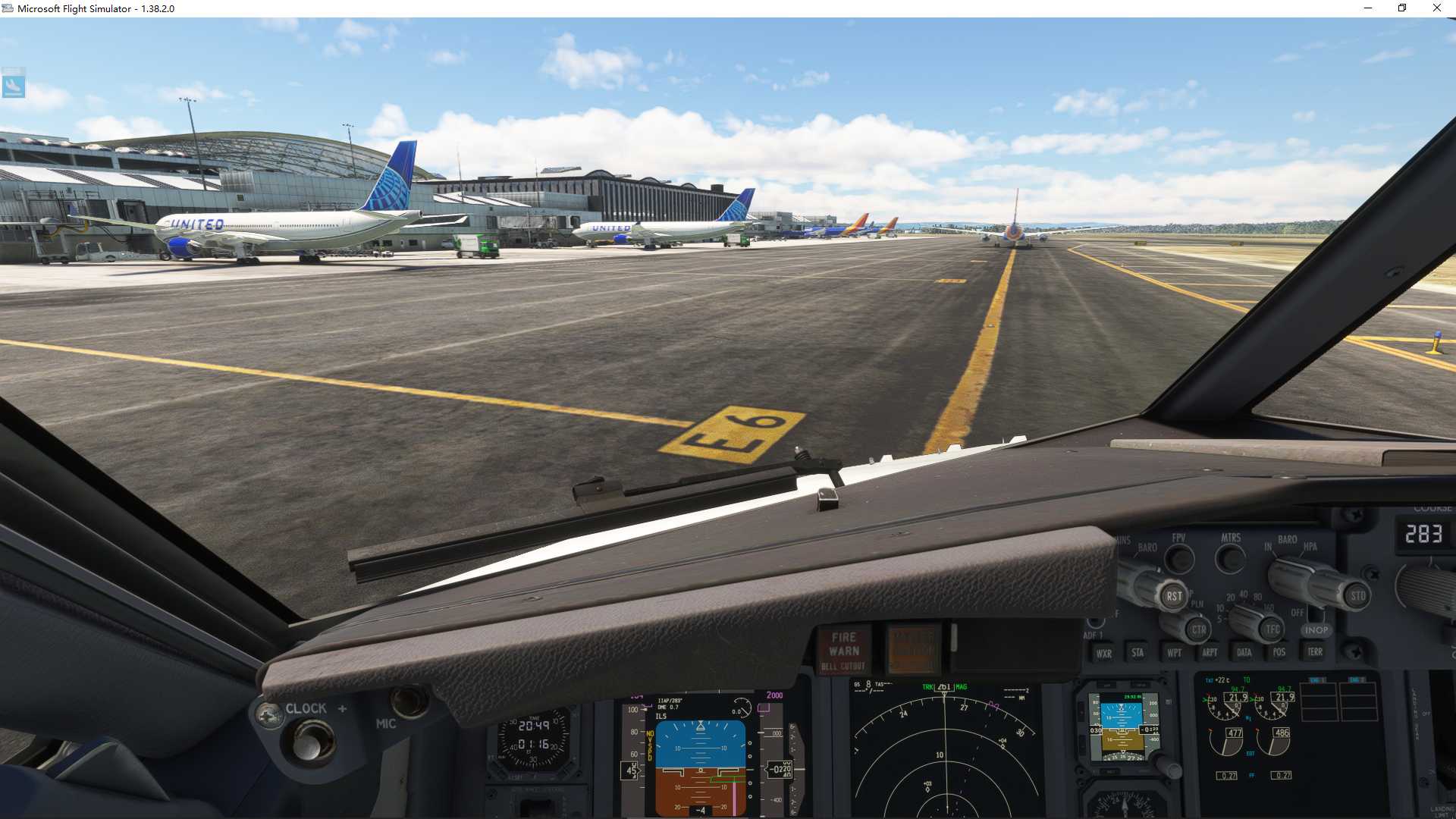
Task: Click the STD barometric selector knob
Action: 1359,595
